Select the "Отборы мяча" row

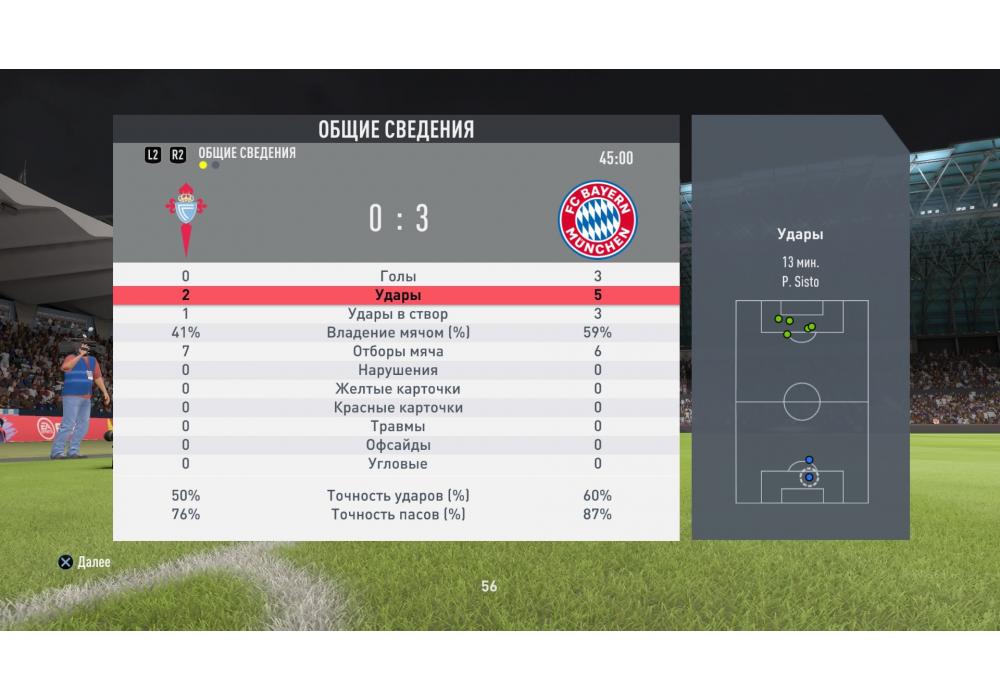tap(397, 352)
